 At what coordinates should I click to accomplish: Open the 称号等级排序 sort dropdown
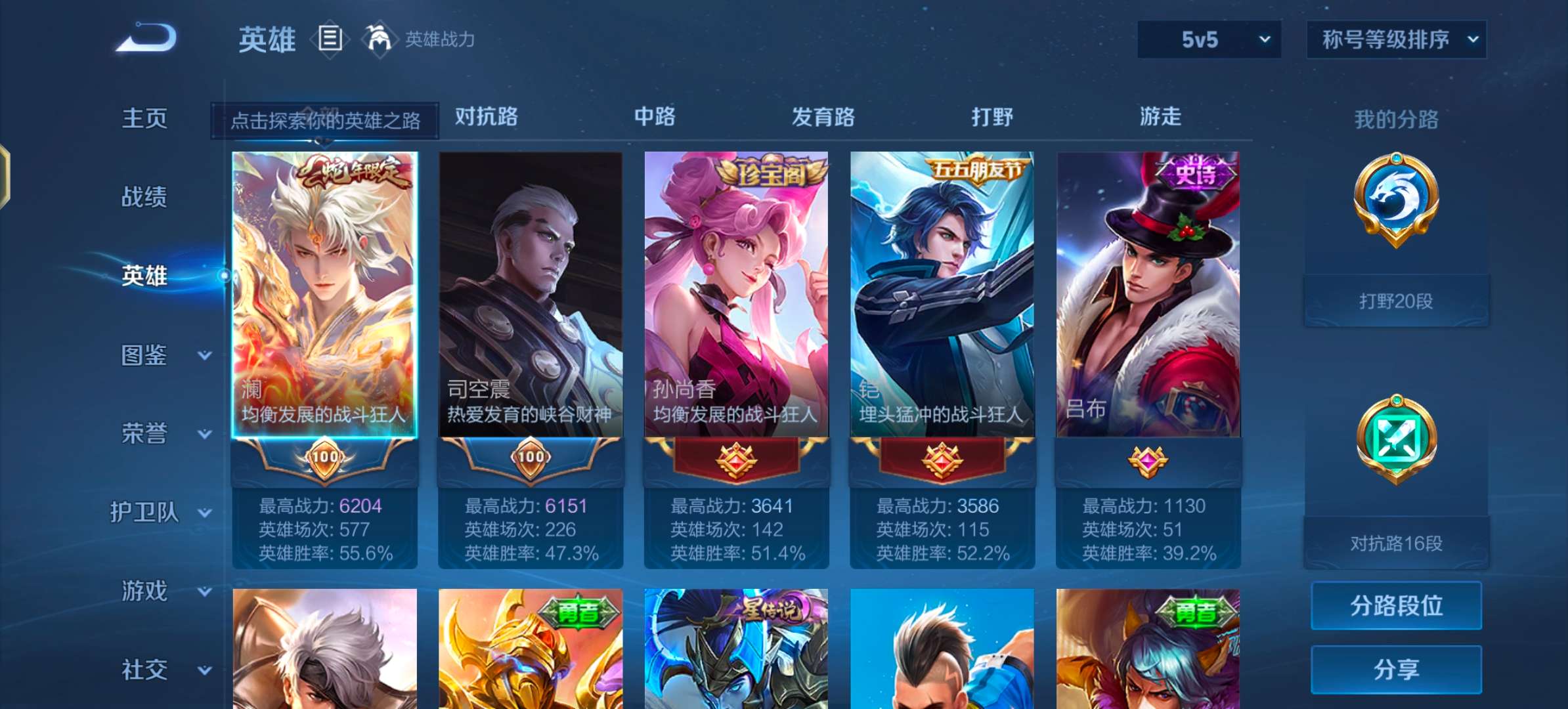[x=1396, y=39]
